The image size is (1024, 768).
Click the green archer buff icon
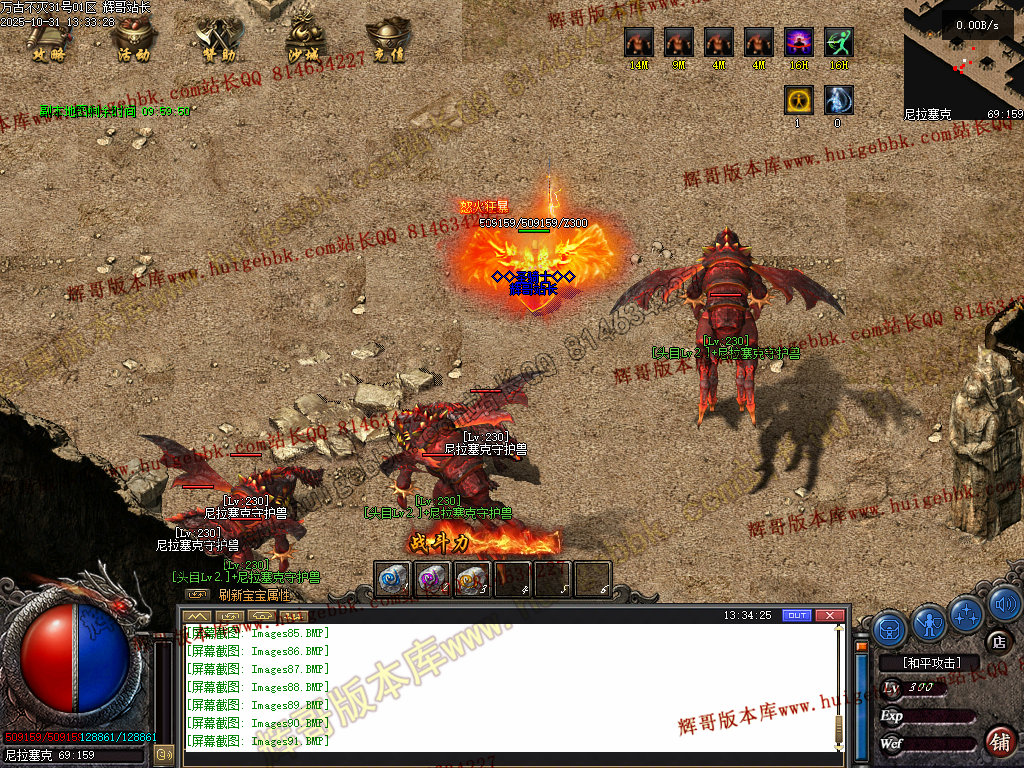click(838, 42)
